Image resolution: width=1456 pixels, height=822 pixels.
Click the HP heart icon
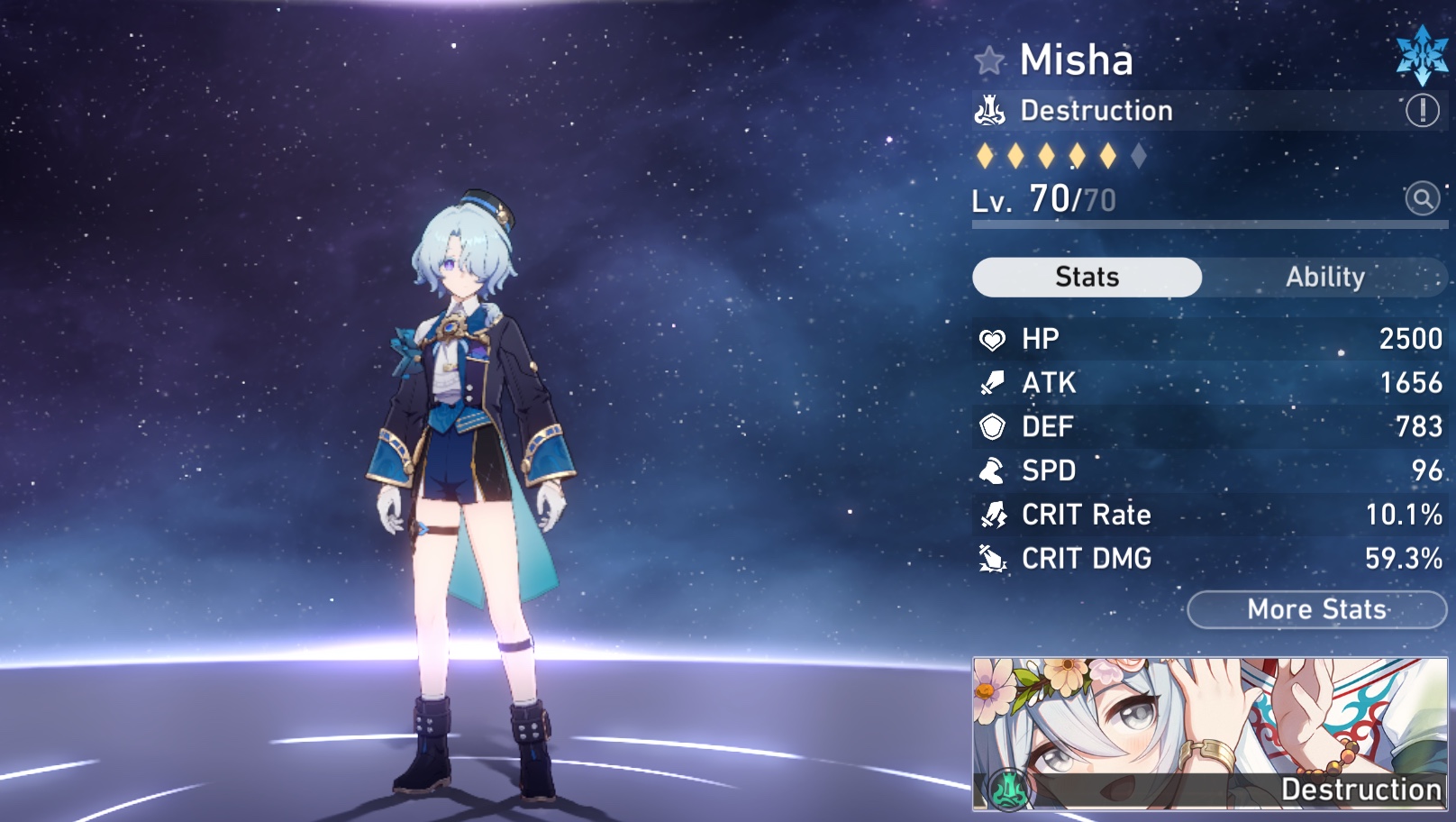[992, 339]
